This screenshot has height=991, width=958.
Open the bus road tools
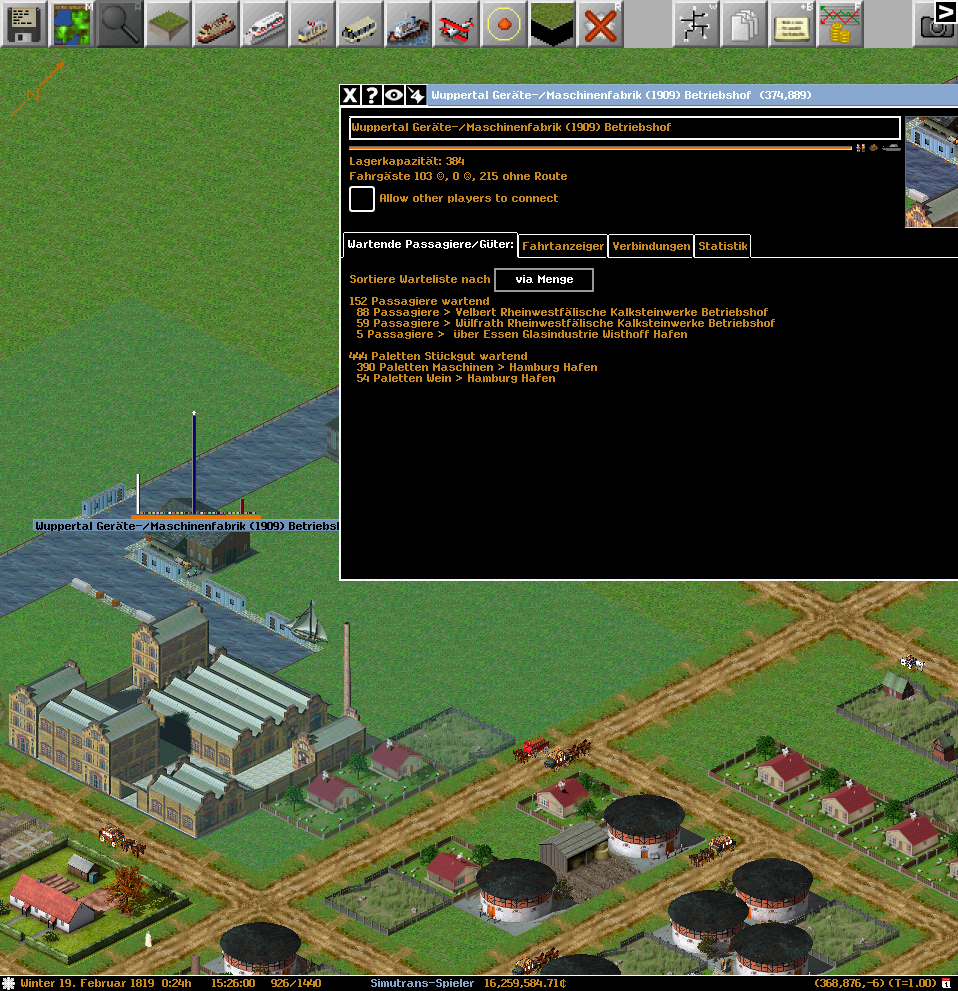click(360, 23)
